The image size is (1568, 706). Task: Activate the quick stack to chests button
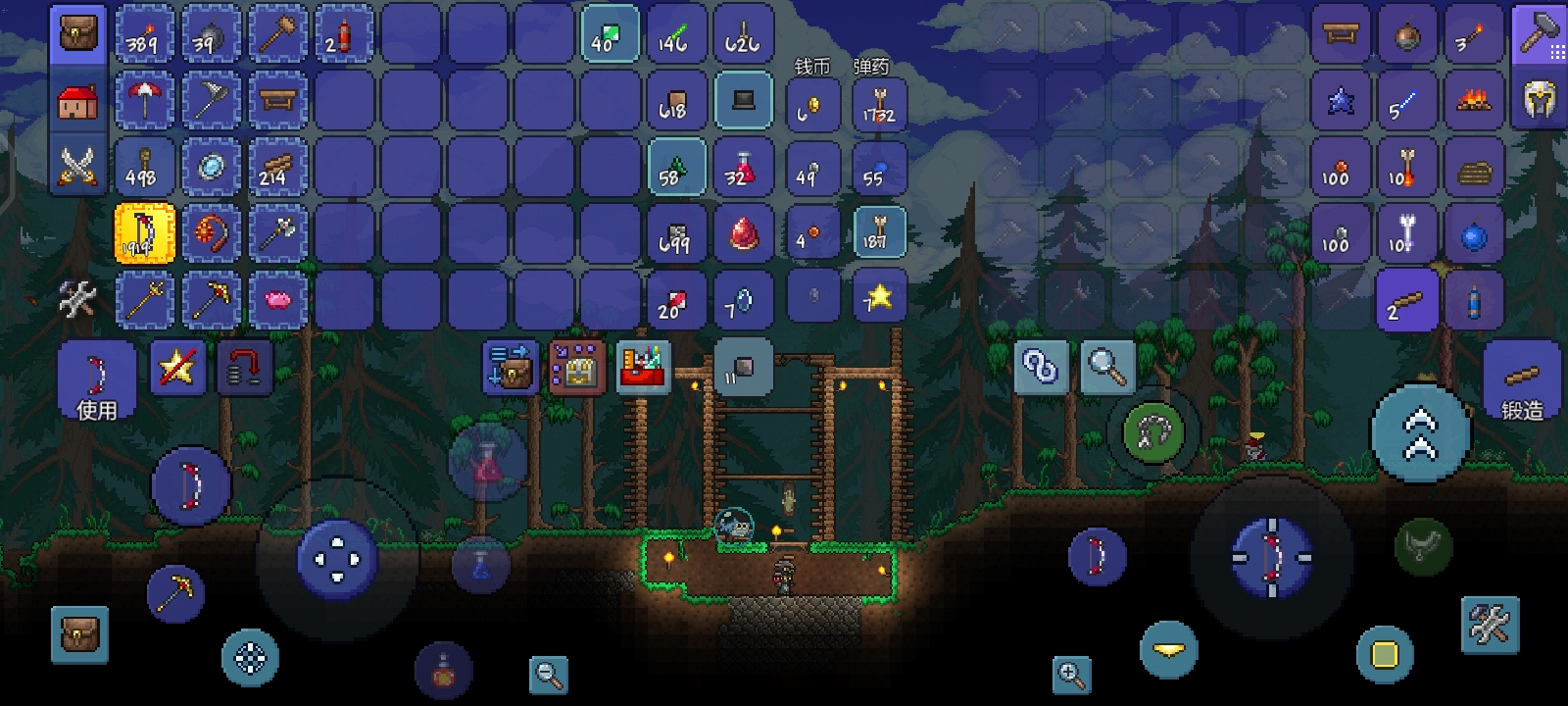click(511, 368)
